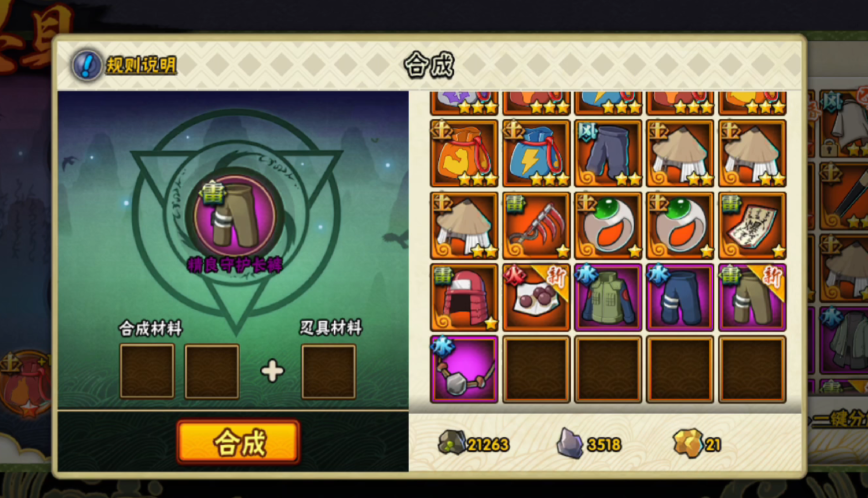Pick the green flak jacket
Image resolution: width=868 pixels, height=498 pixels.
pyautogui.click(x=608, y=297)
